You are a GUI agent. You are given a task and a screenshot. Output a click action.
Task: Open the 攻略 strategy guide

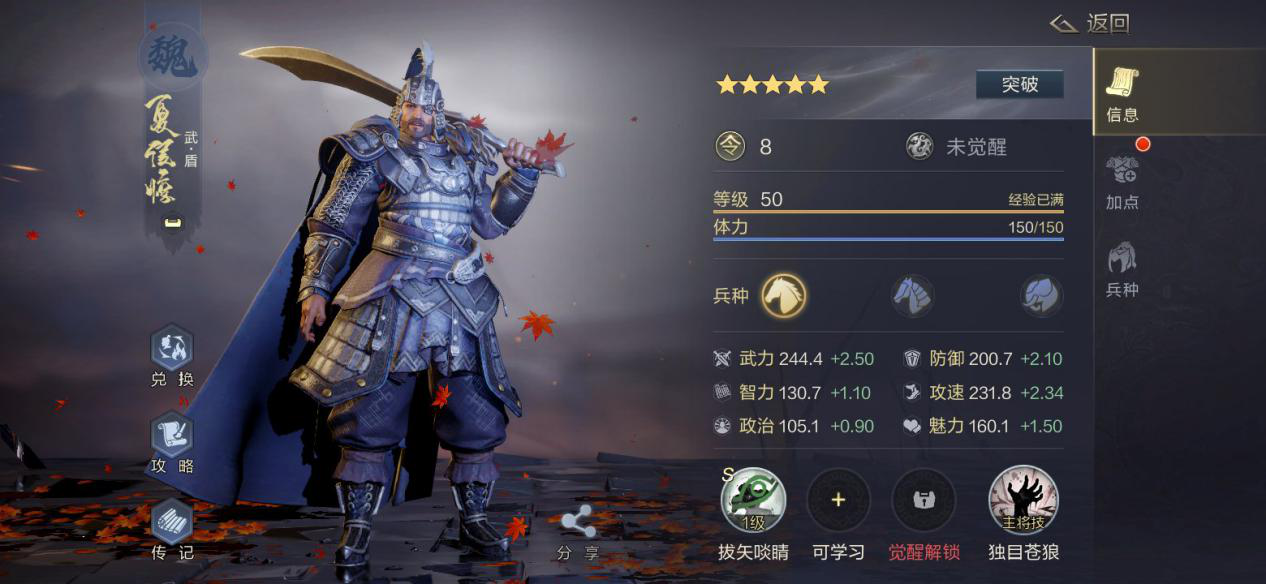coord(171,444)
